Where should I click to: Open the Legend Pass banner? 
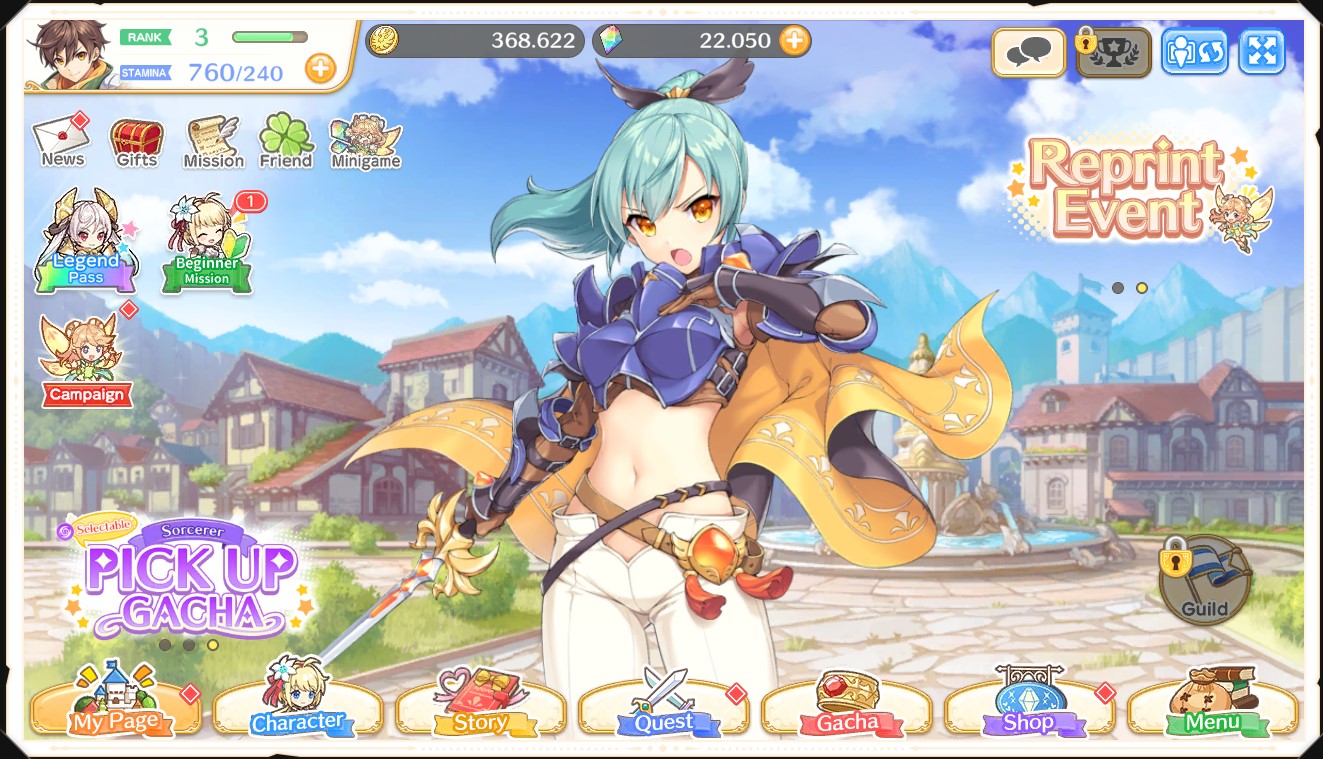pos(86,242)
